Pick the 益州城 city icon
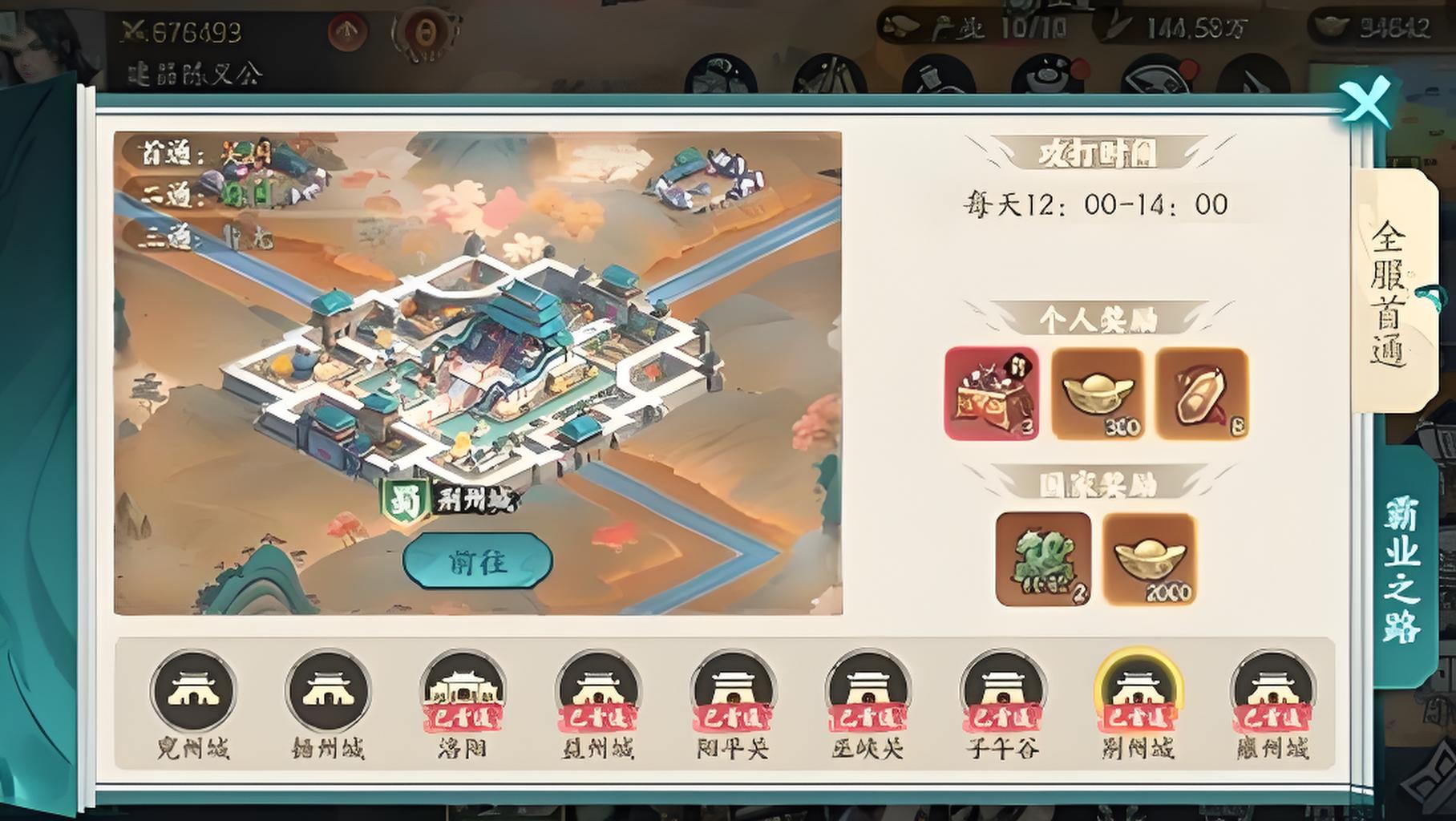This screenshot has width=1456, height=821. click(597, 692)
